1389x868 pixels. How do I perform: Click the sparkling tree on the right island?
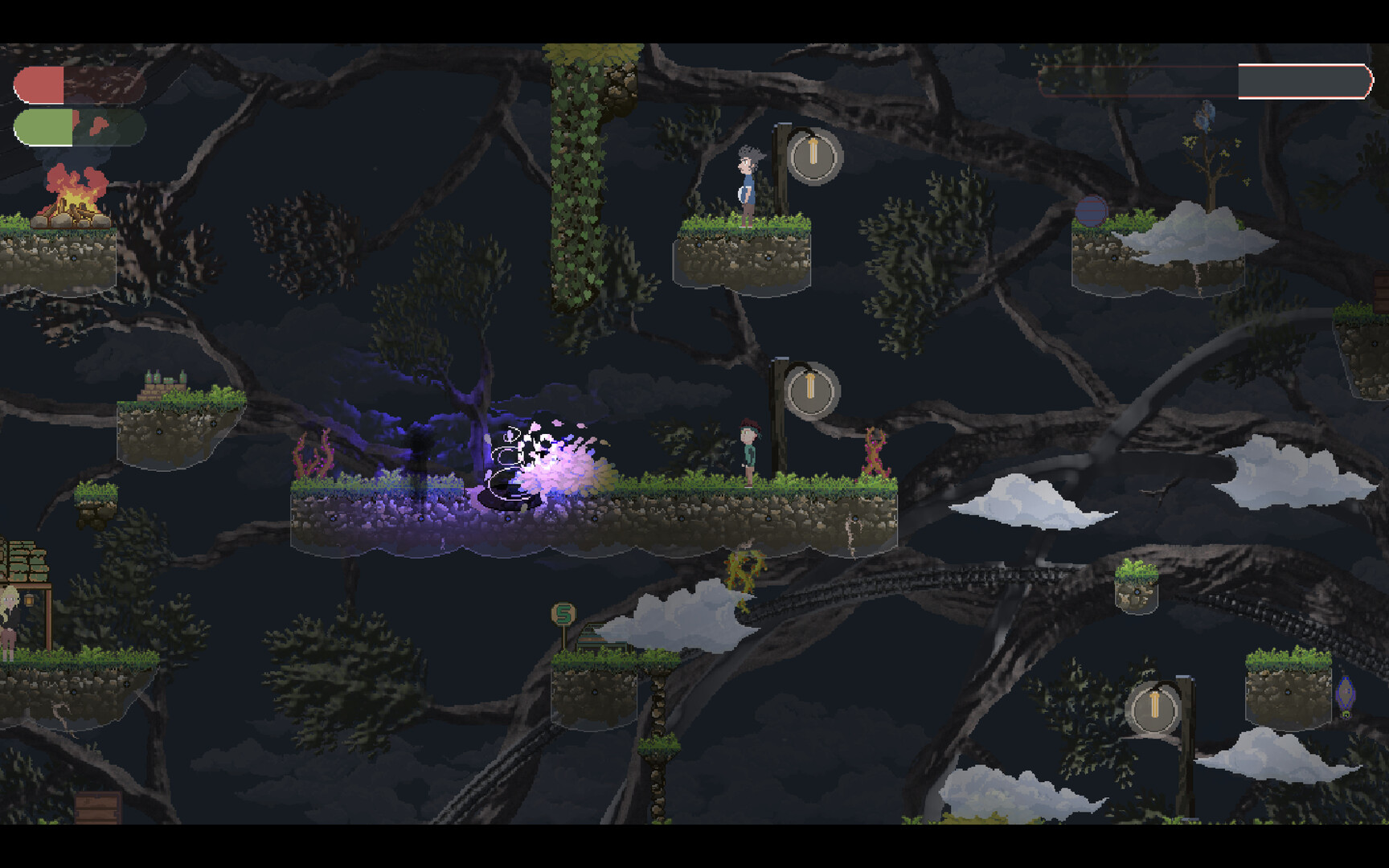[1210, 161]
